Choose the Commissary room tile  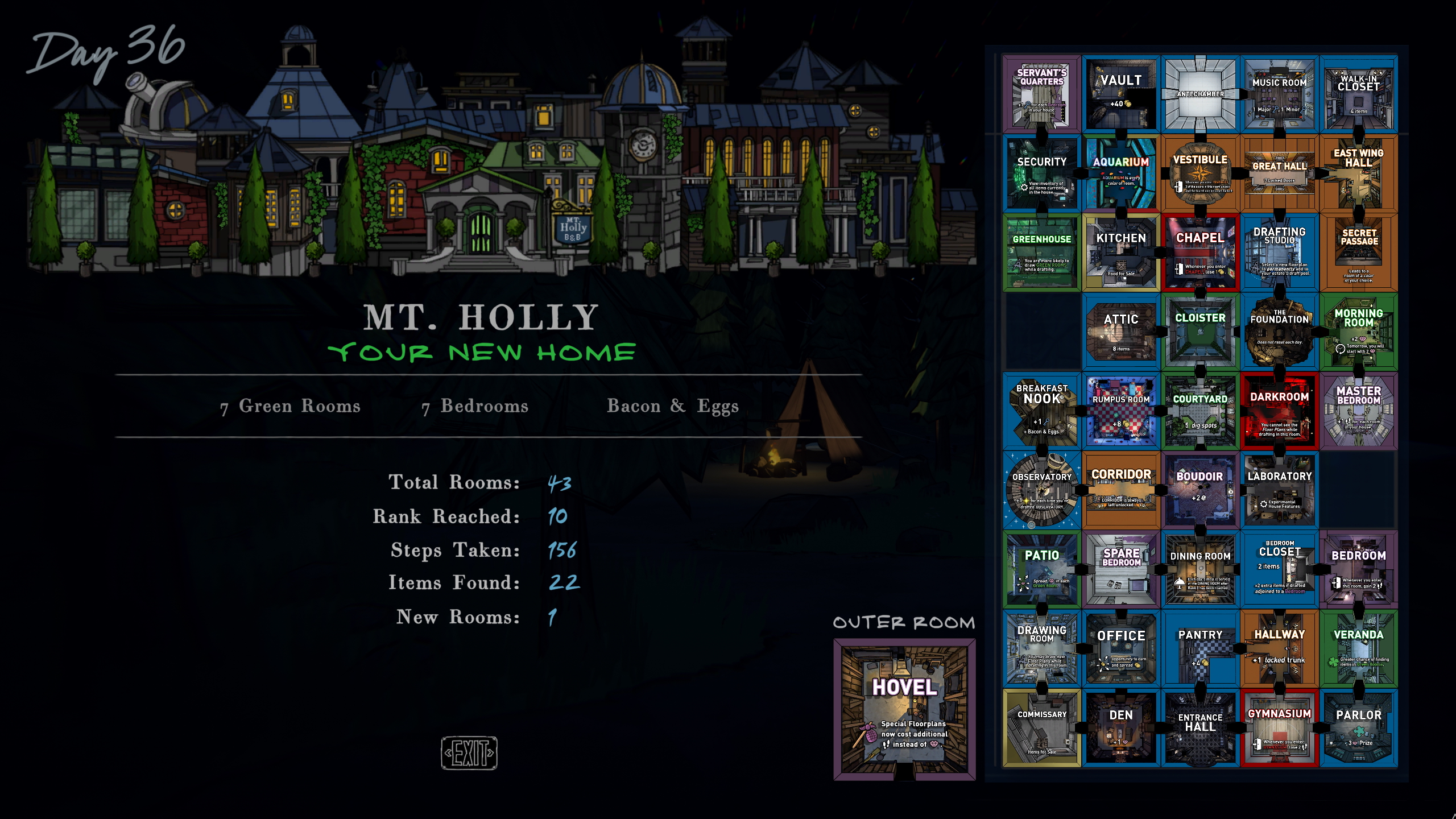click(1042, 728)
